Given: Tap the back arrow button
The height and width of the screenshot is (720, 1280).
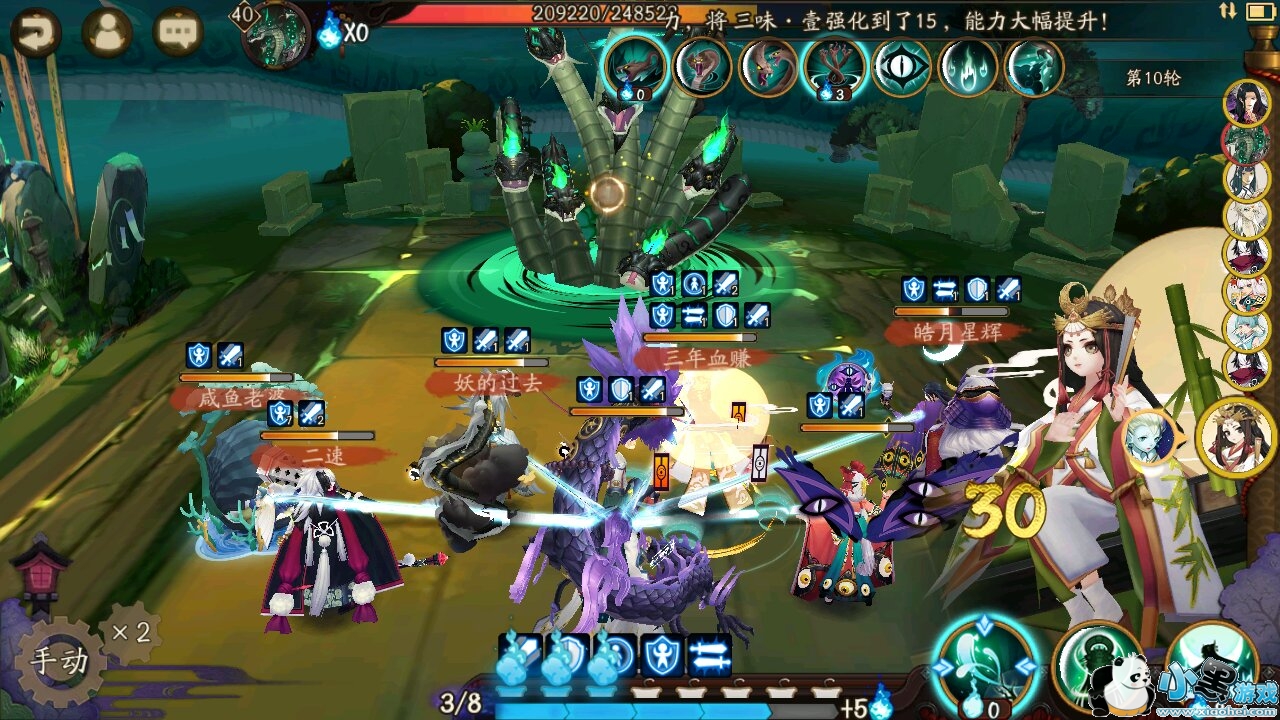Looking at the screenshot, I should pyautogui.click(x=36, y=33).
